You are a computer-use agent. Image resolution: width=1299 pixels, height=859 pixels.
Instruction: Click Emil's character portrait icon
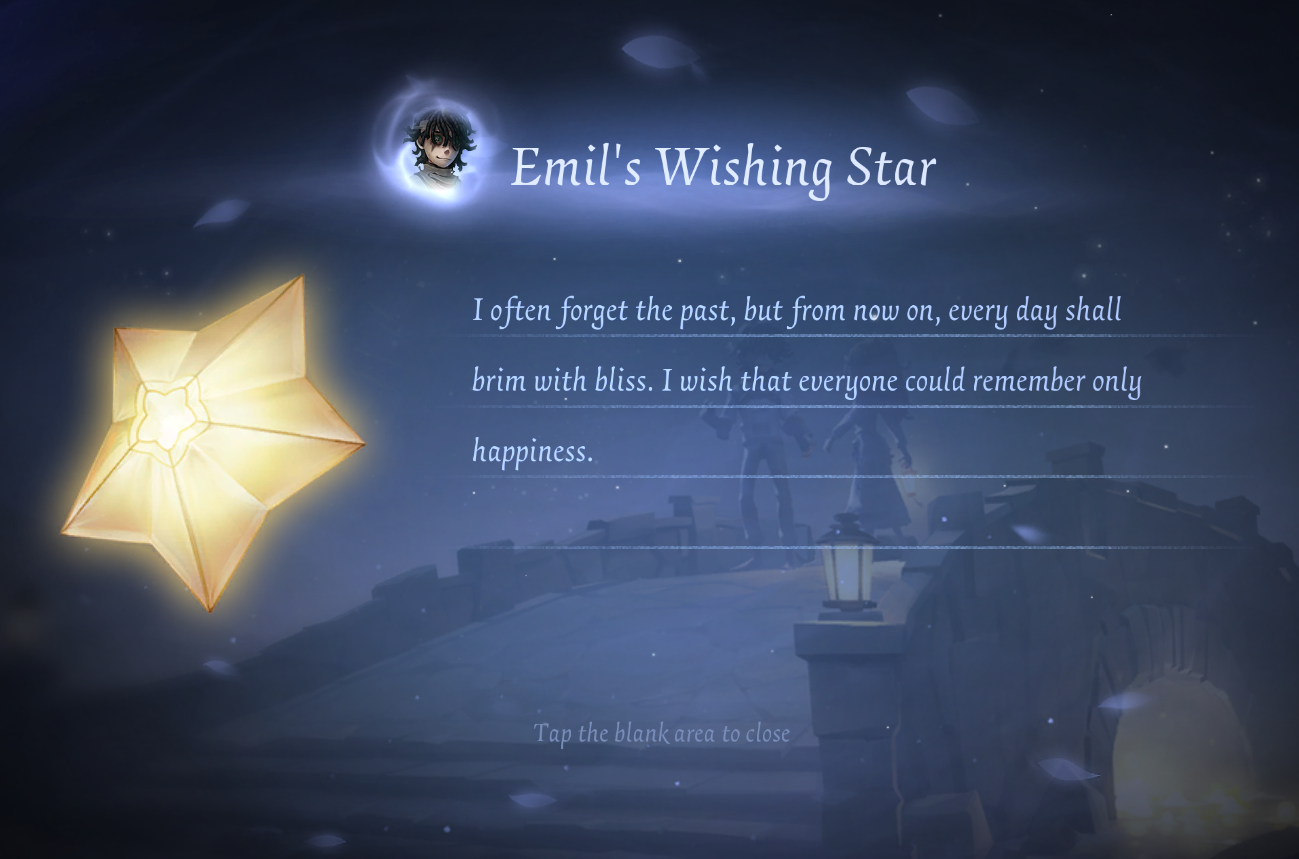pyautogui.click(x=438, y=150)
